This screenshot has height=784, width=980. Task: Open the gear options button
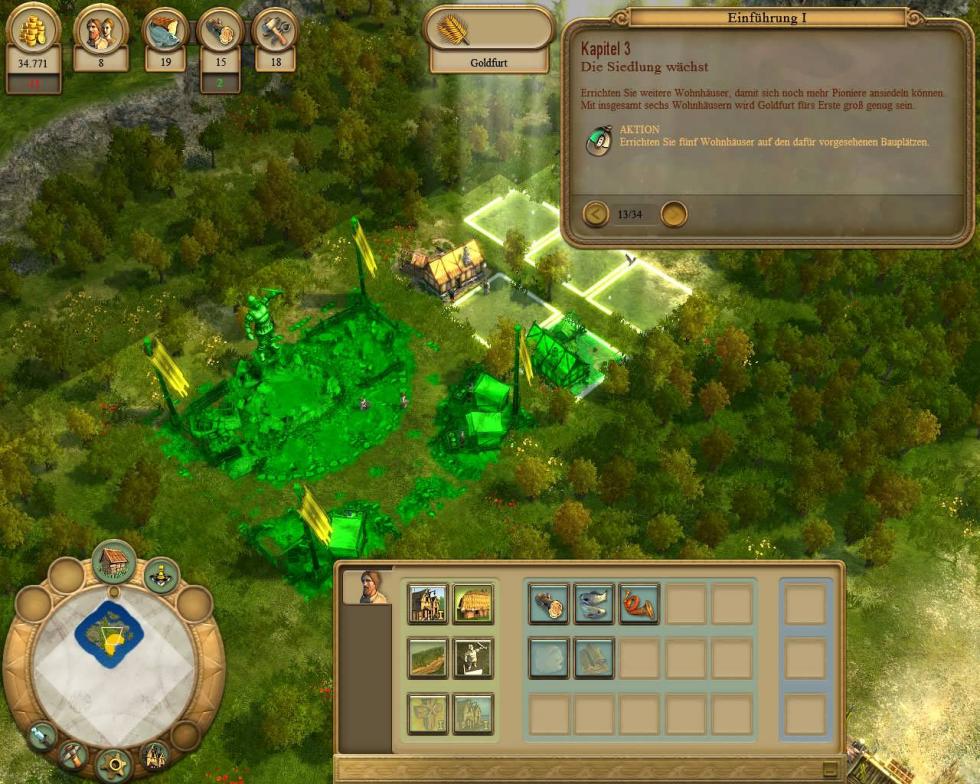coord(113,765)
